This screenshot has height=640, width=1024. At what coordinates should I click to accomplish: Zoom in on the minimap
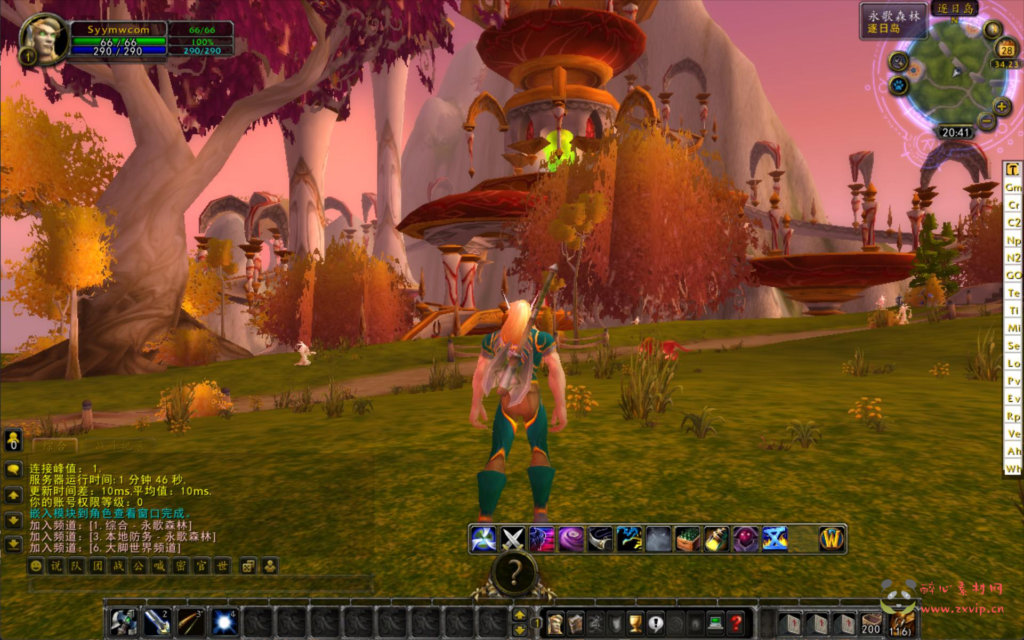pos(1002,106)
